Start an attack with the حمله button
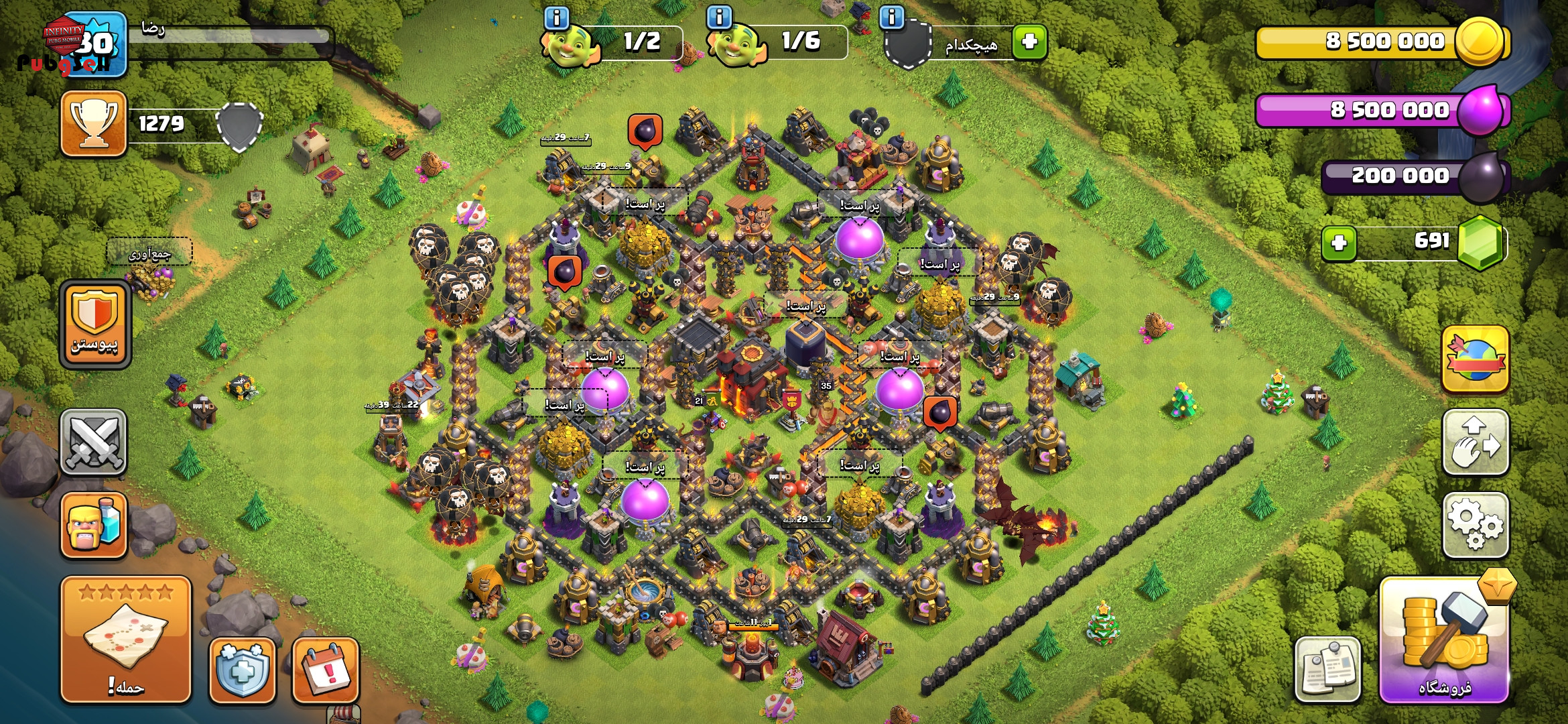 (x=126, y=640)
